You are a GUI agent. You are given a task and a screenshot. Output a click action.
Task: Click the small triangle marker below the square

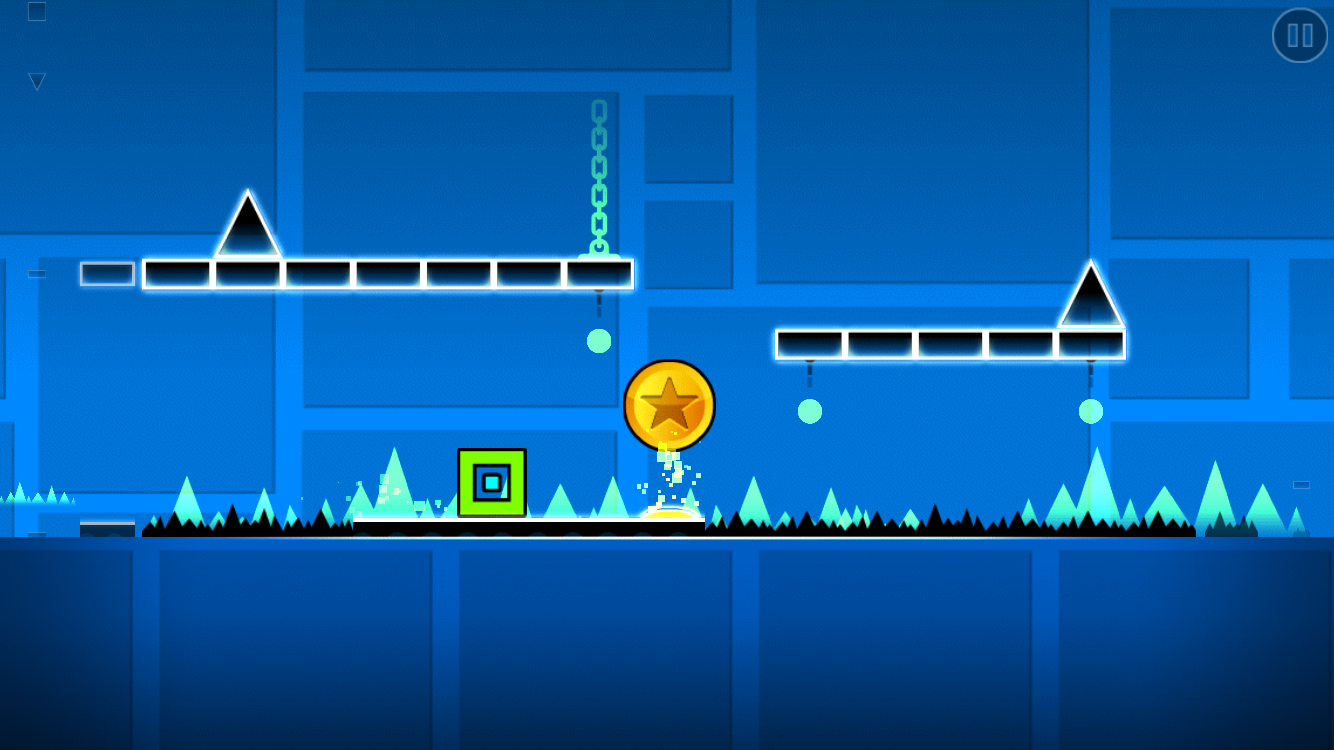[x=37, y=80]
